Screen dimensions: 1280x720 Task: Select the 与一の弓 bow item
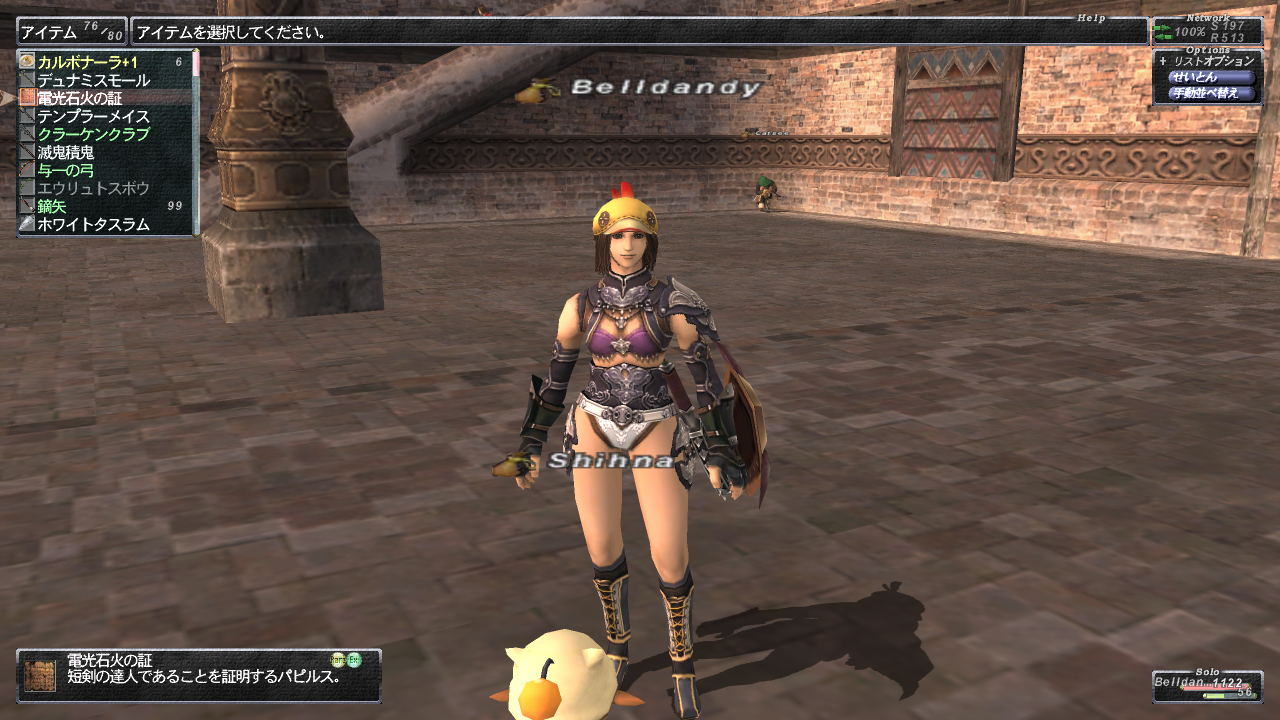point(66,170)
